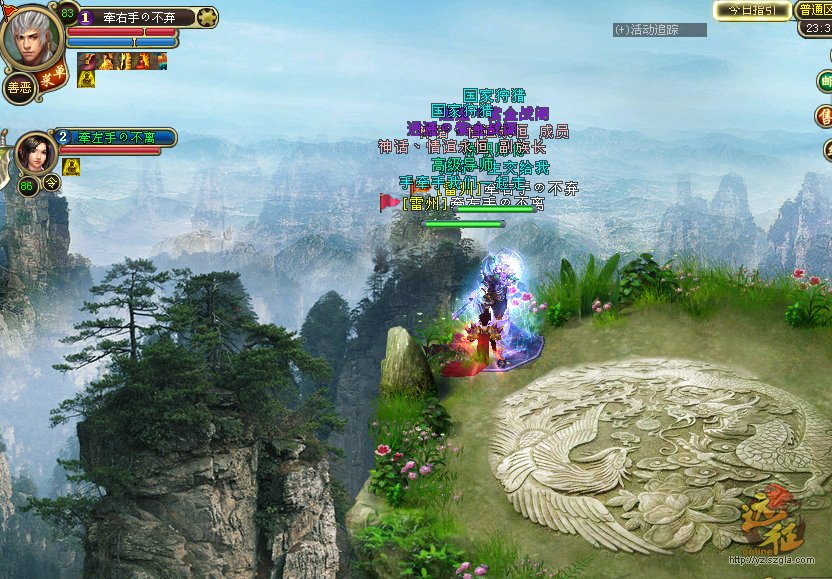Click the 善恶 round button
This screenshot has height=579, width=832.
coord(18,88)
